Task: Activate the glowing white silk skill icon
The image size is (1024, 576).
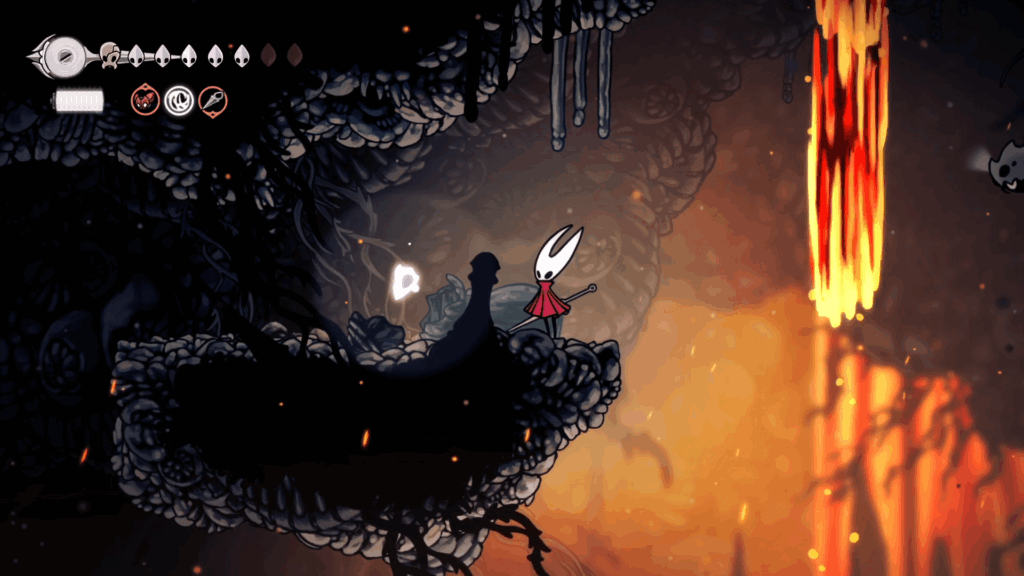Action: tap(179, 100)
